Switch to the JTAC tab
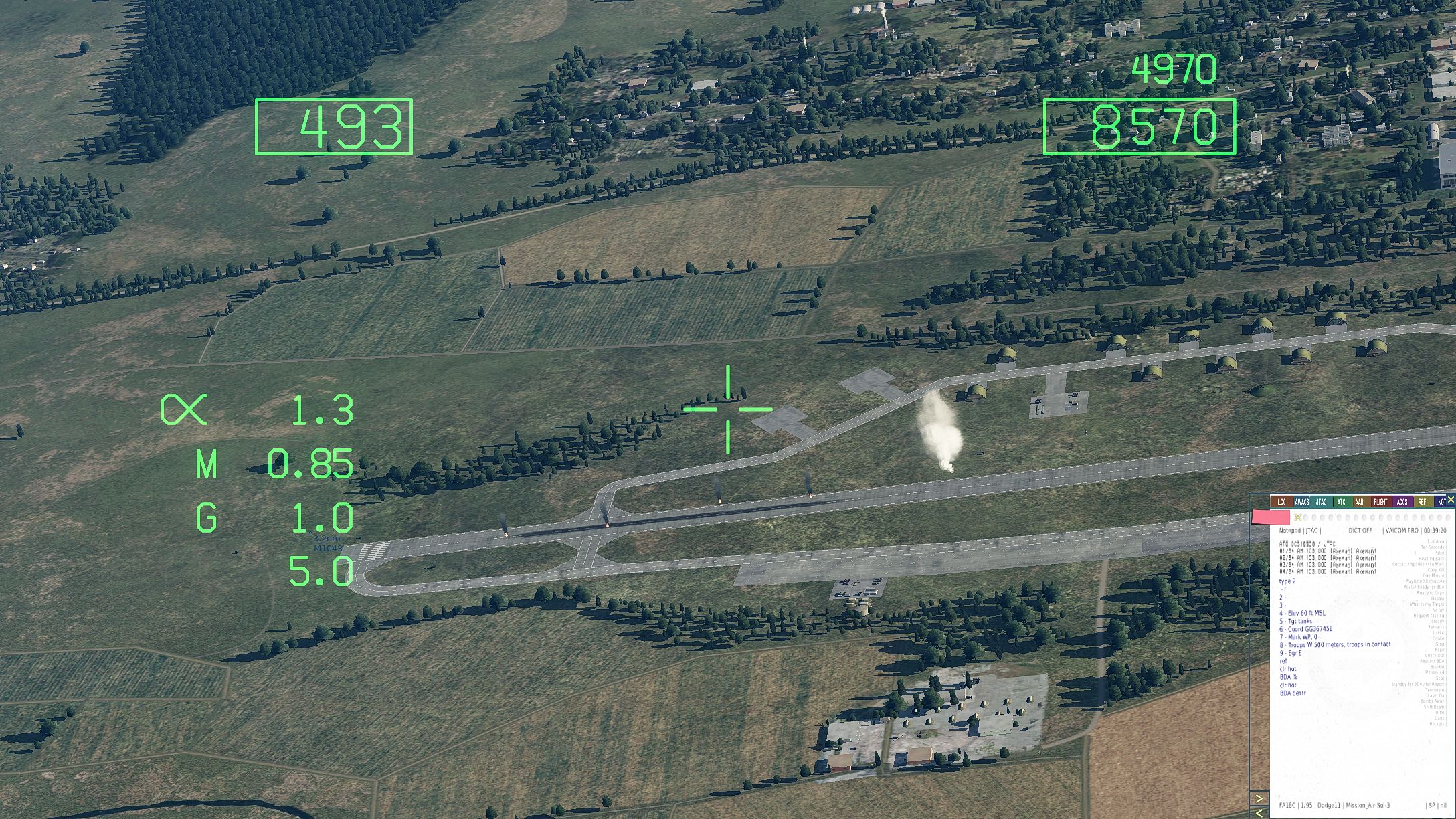The image size is (1456, 819). click(1321, 502)
